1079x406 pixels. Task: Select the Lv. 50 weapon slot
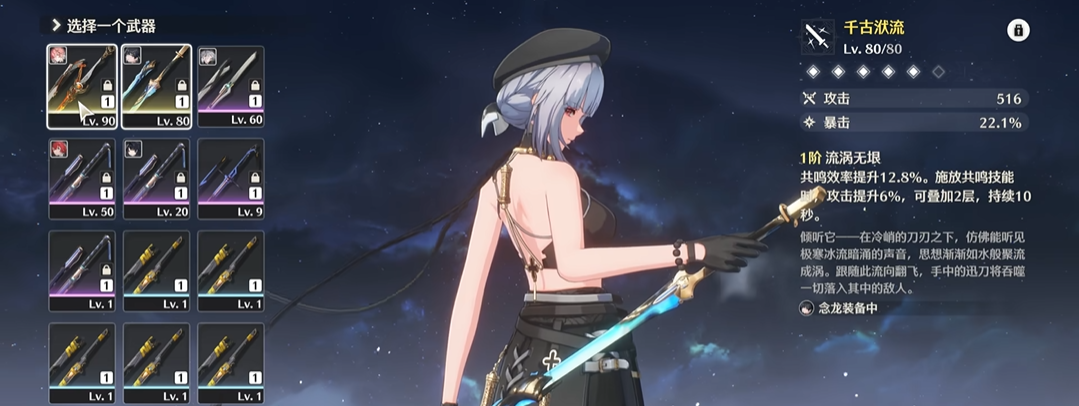(82, 178)
